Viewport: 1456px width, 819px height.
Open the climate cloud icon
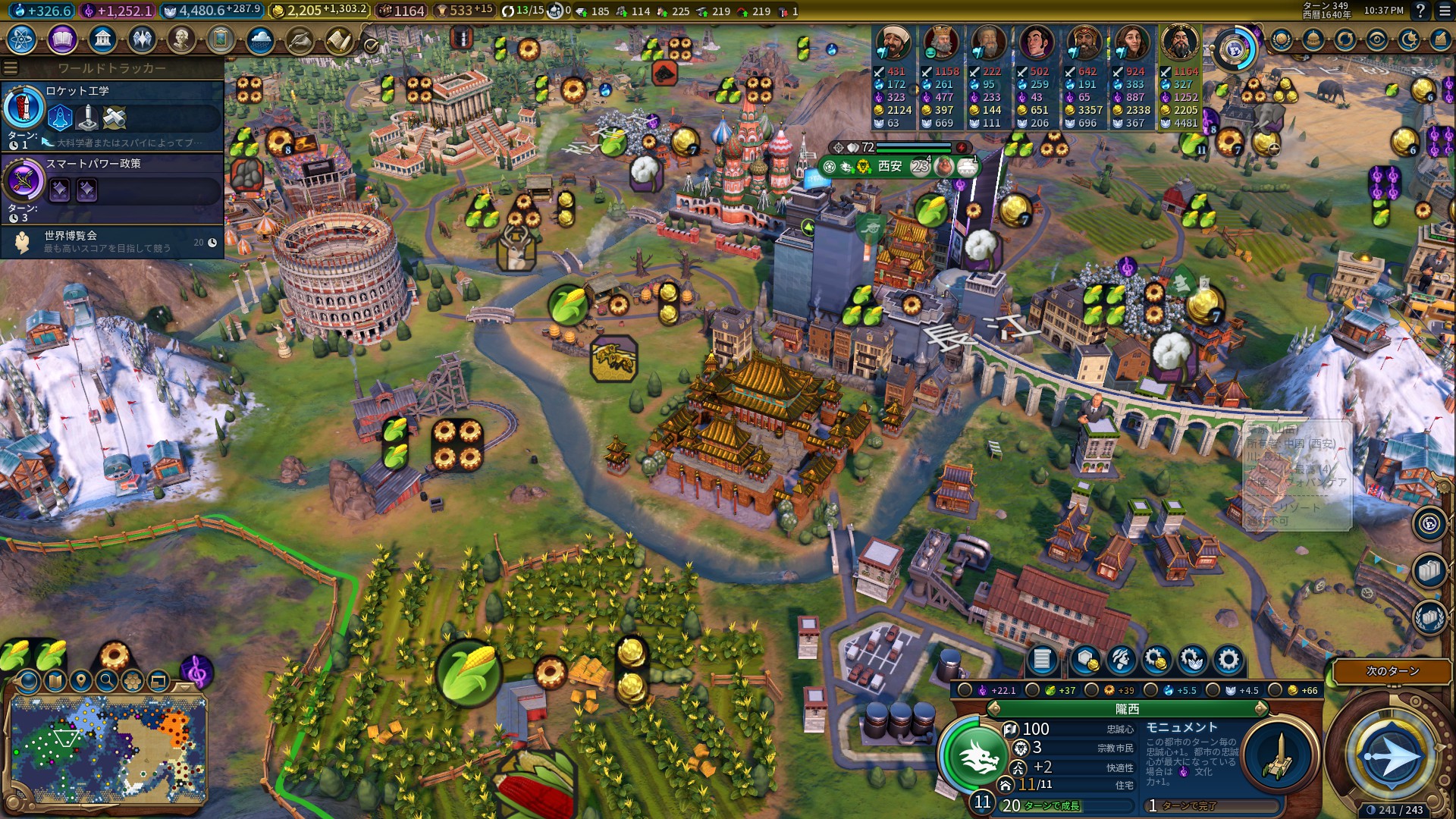(x=260, y=39)
